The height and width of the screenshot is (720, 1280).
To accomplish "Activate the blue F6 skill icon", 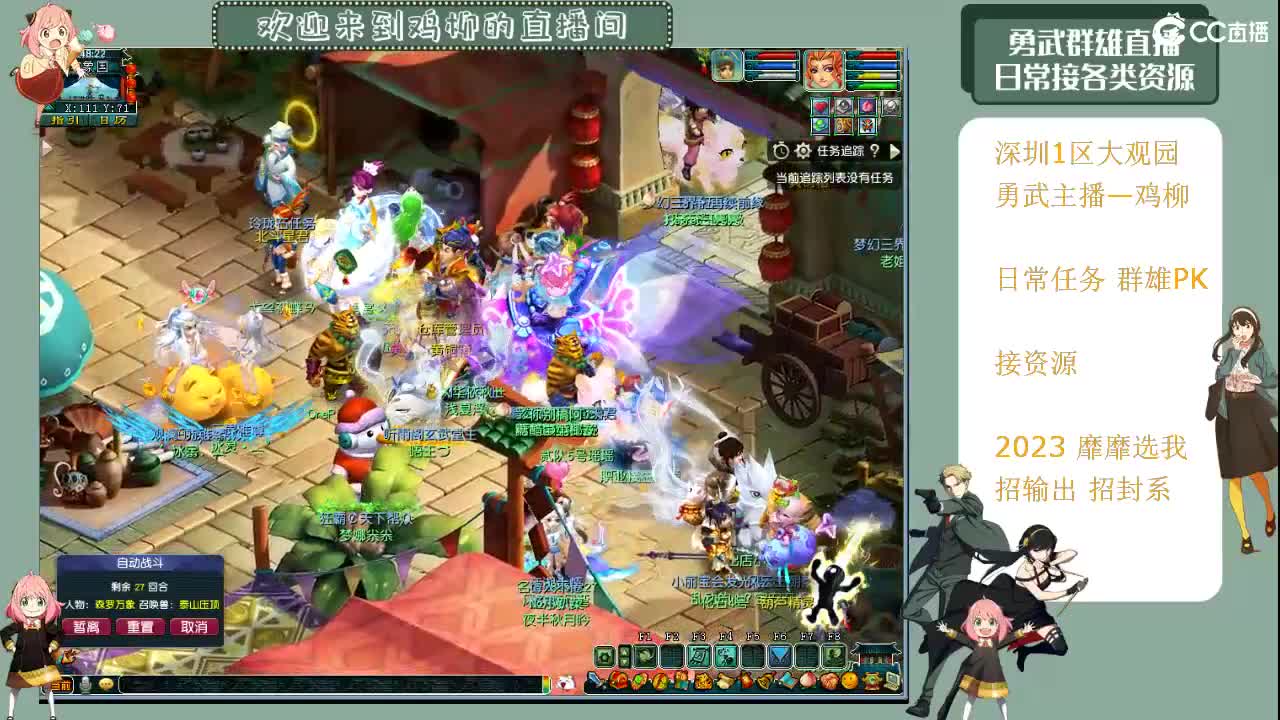I will [x=779, y=657].
